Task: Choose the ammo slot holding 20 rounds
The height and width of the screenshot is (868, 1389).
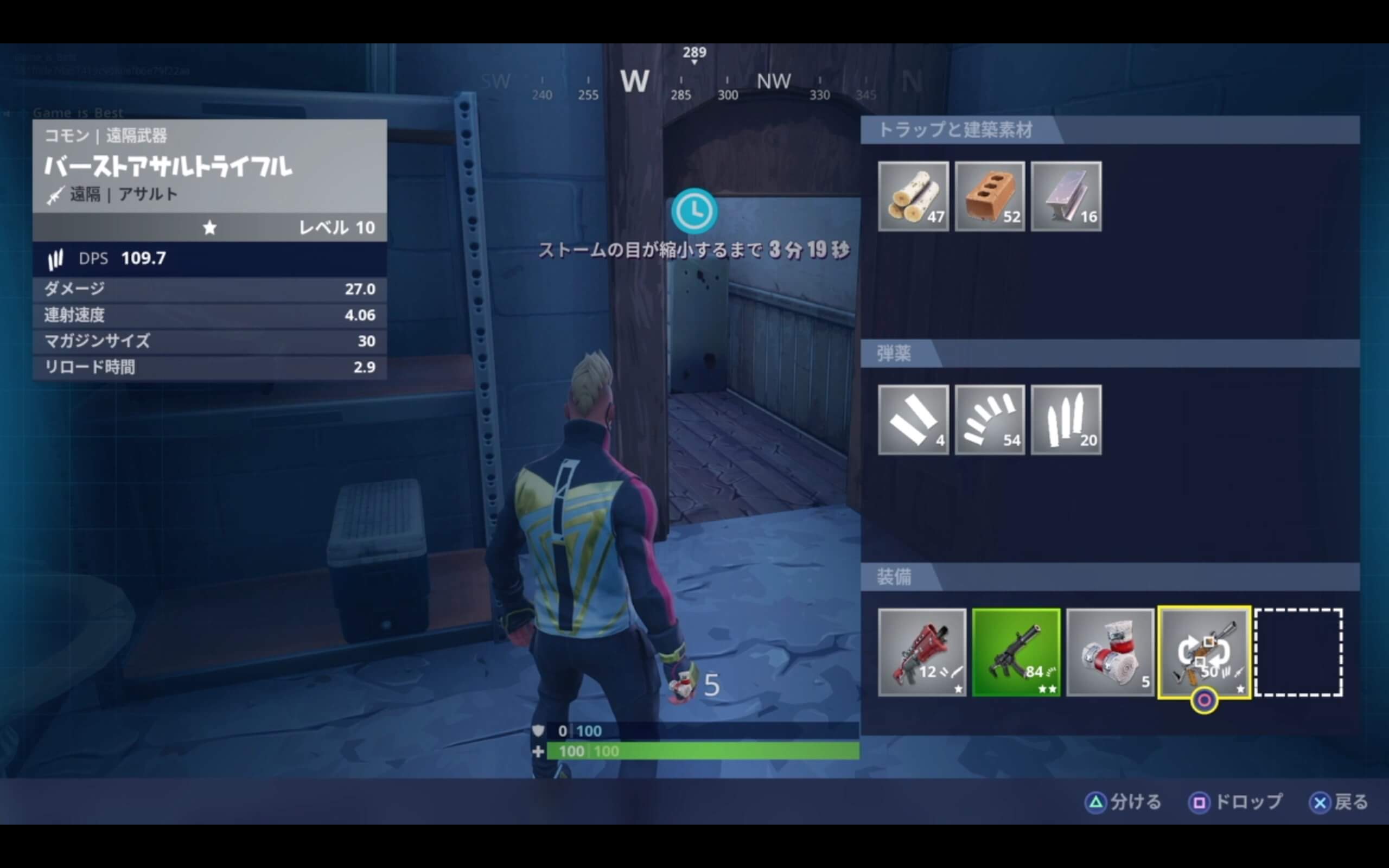Action: pyautogui.click(x=1066, y=420)
